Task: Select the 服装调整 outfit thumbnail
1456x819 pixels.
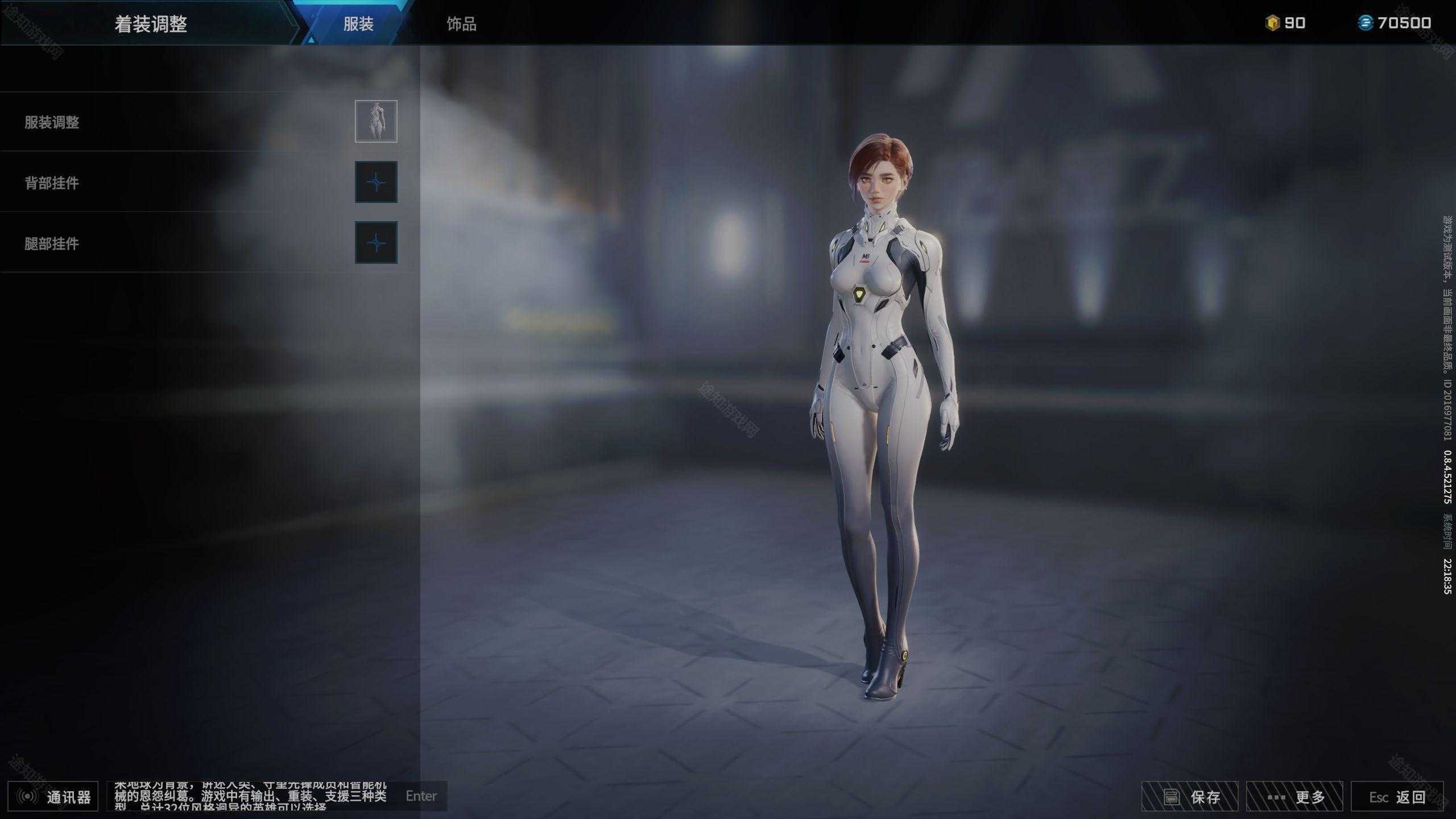Action: 376,121
